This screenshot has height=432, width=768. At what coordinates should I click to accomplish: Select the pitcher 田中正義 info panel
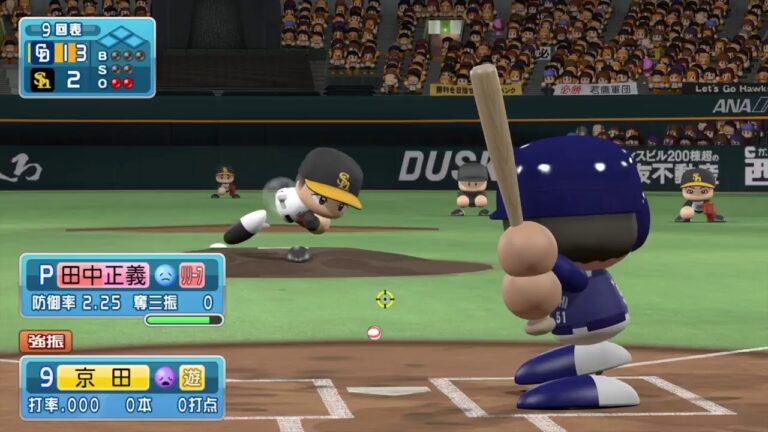(122, 285)
